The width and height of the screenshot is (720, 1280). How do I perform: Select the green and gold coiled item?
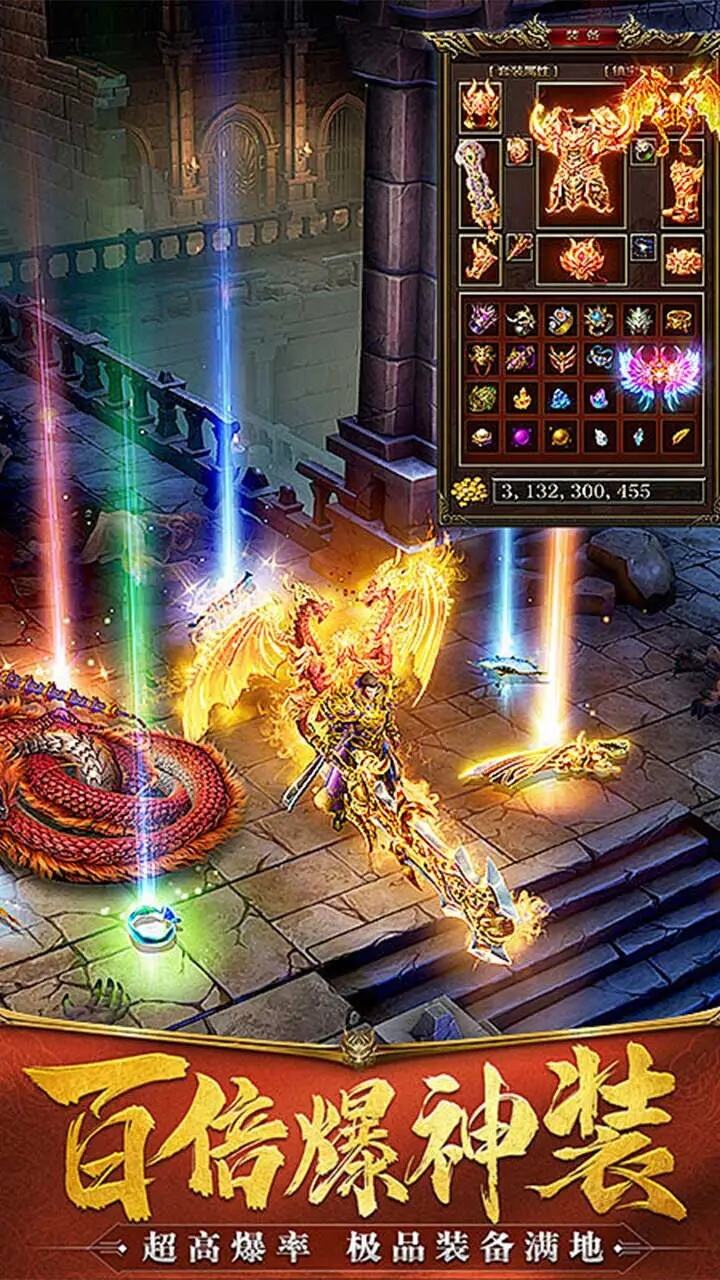(482, 397)
